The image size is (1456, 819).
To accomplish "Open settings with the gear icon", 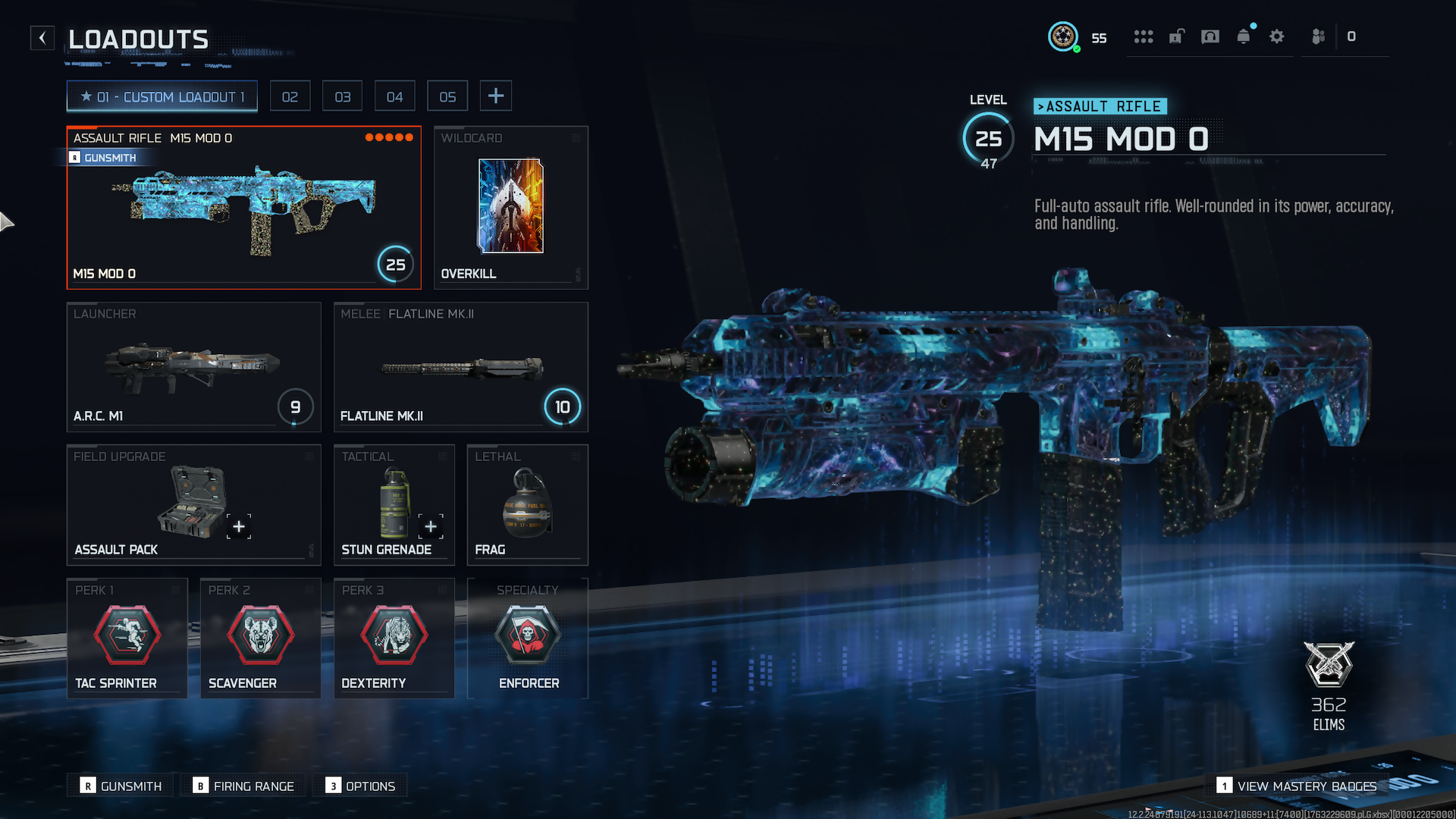I will (x=1277, y=36).
